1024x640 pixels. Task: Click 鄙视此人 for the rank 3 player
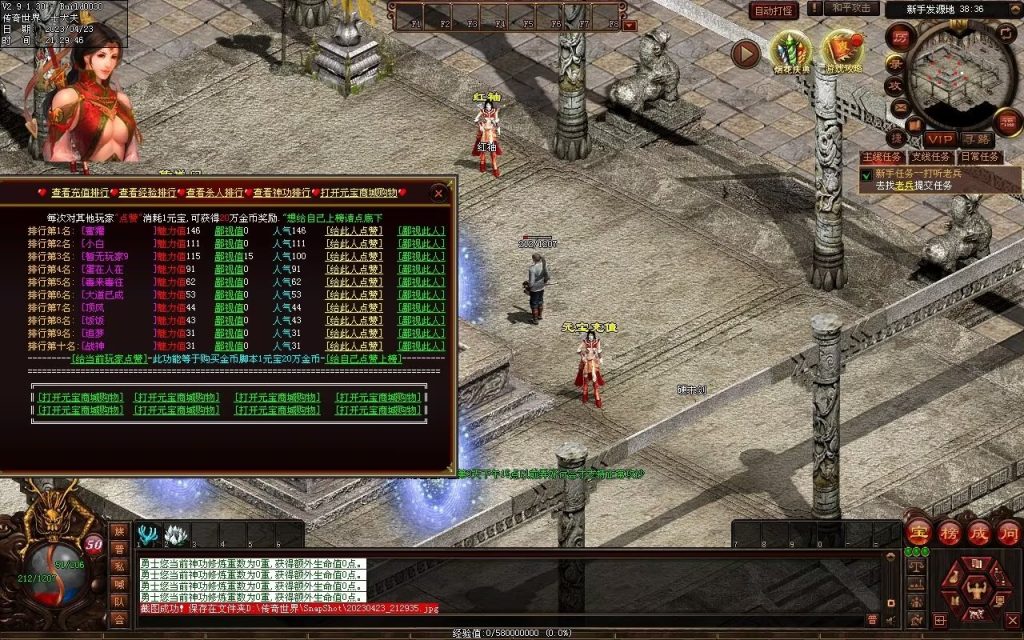pyautogui.click(x=421, y=256)
